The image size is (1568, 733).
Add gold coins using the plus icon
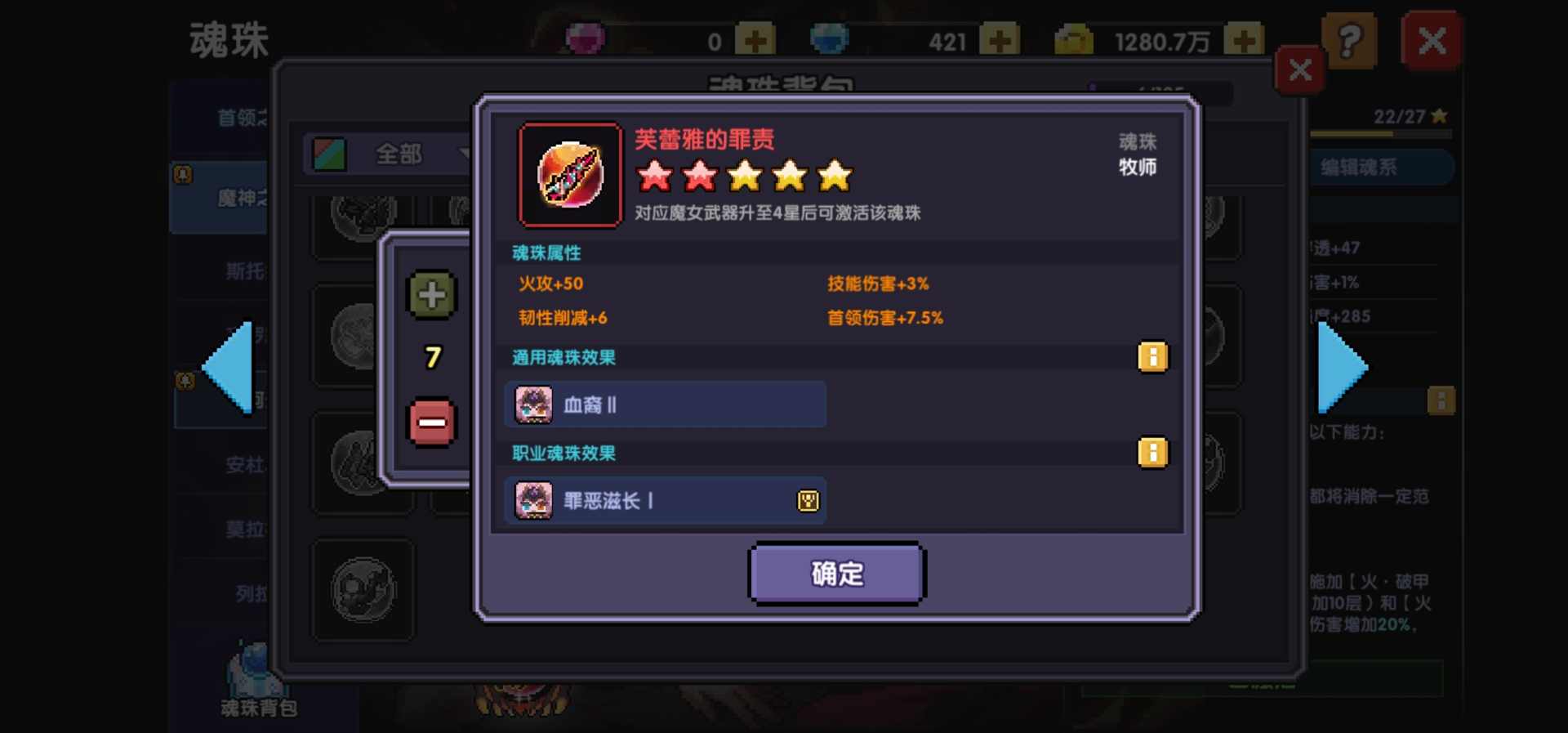1245,38
